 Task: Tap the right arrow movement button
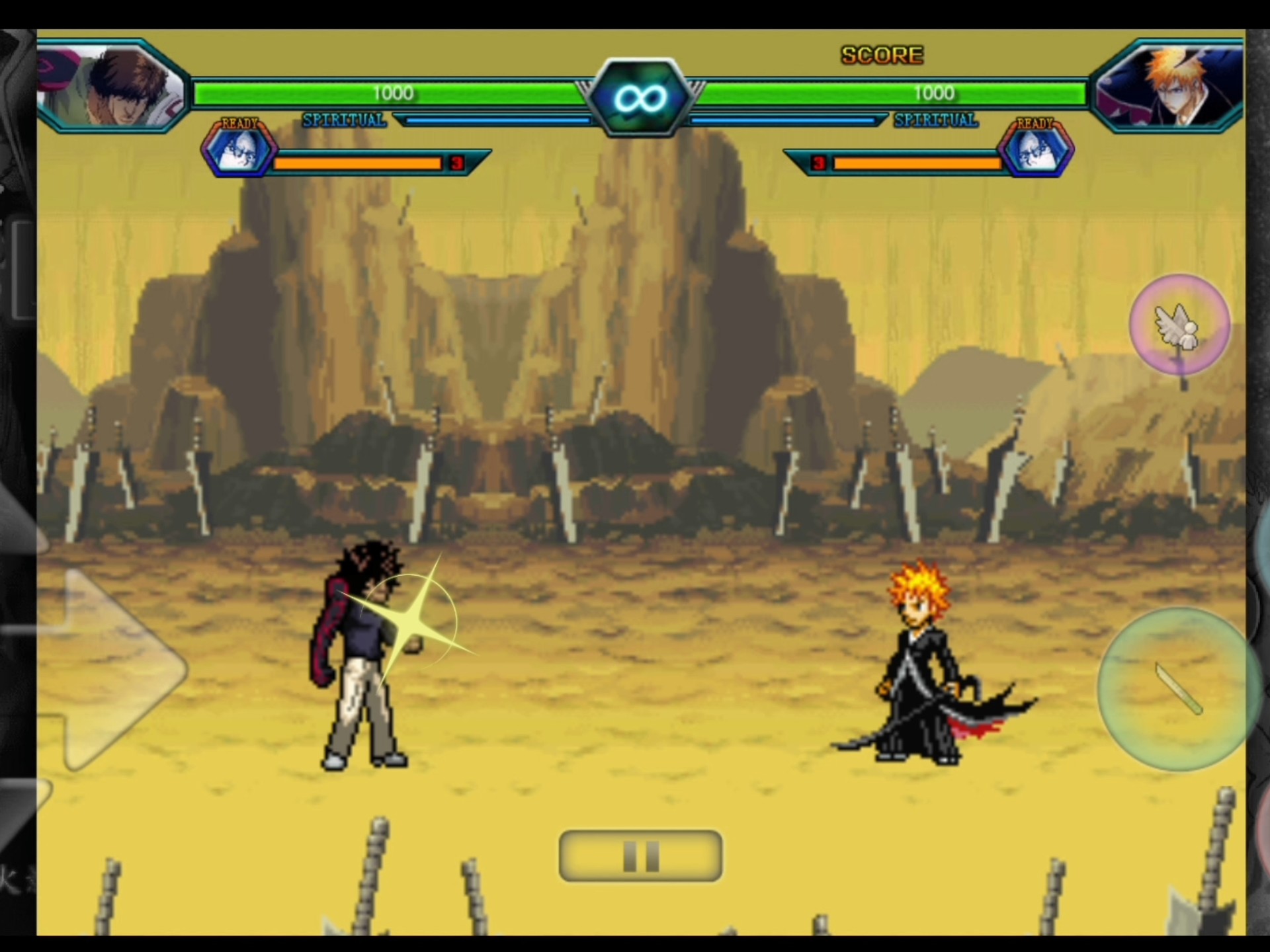(x=119, y=669)
